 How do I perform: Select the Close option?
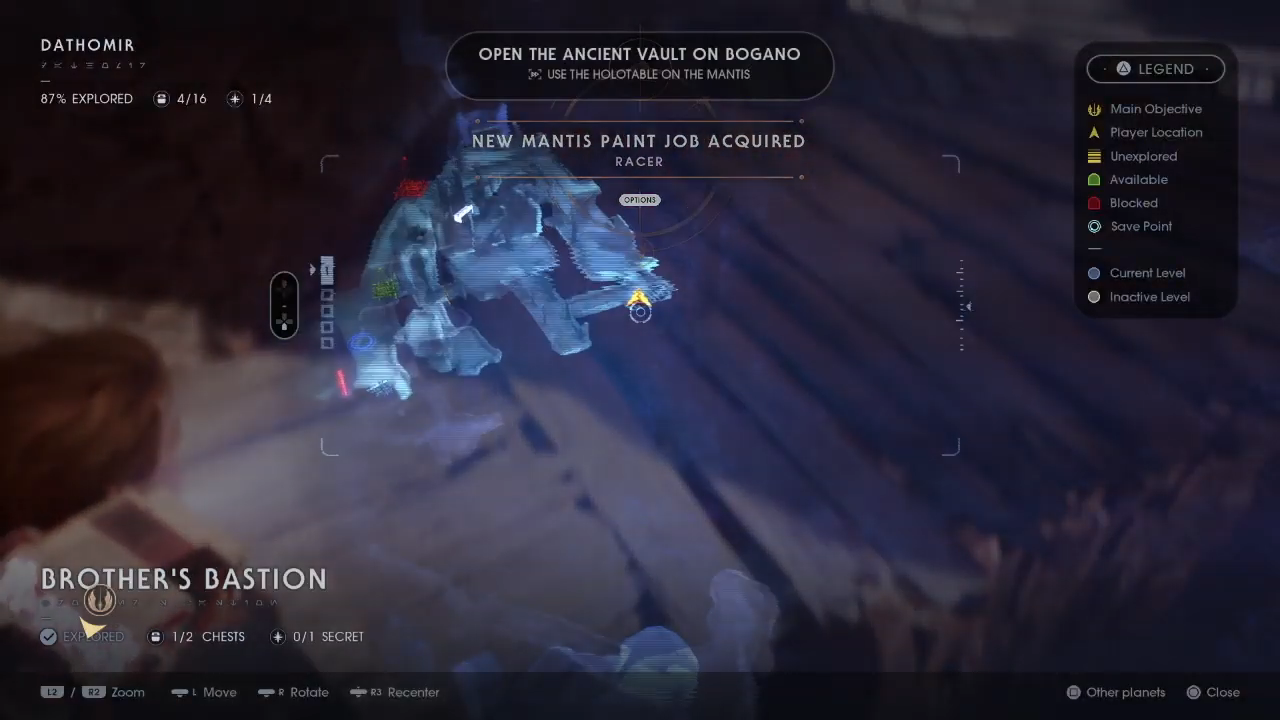click(1213, 692)
